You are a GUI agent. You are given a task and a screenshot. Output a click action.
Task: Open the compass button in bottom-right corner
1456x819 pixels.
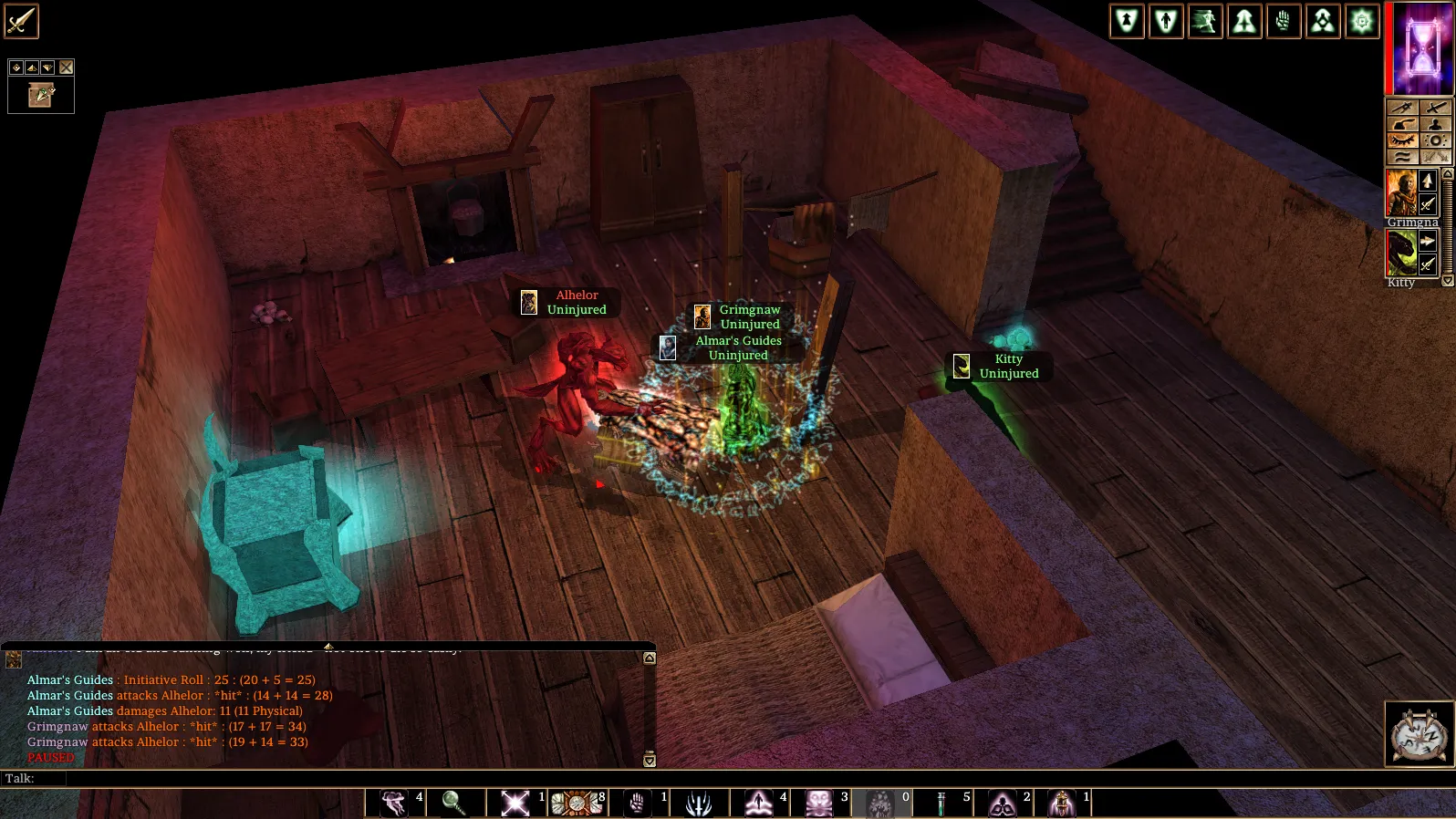[x=1420, y=734]
